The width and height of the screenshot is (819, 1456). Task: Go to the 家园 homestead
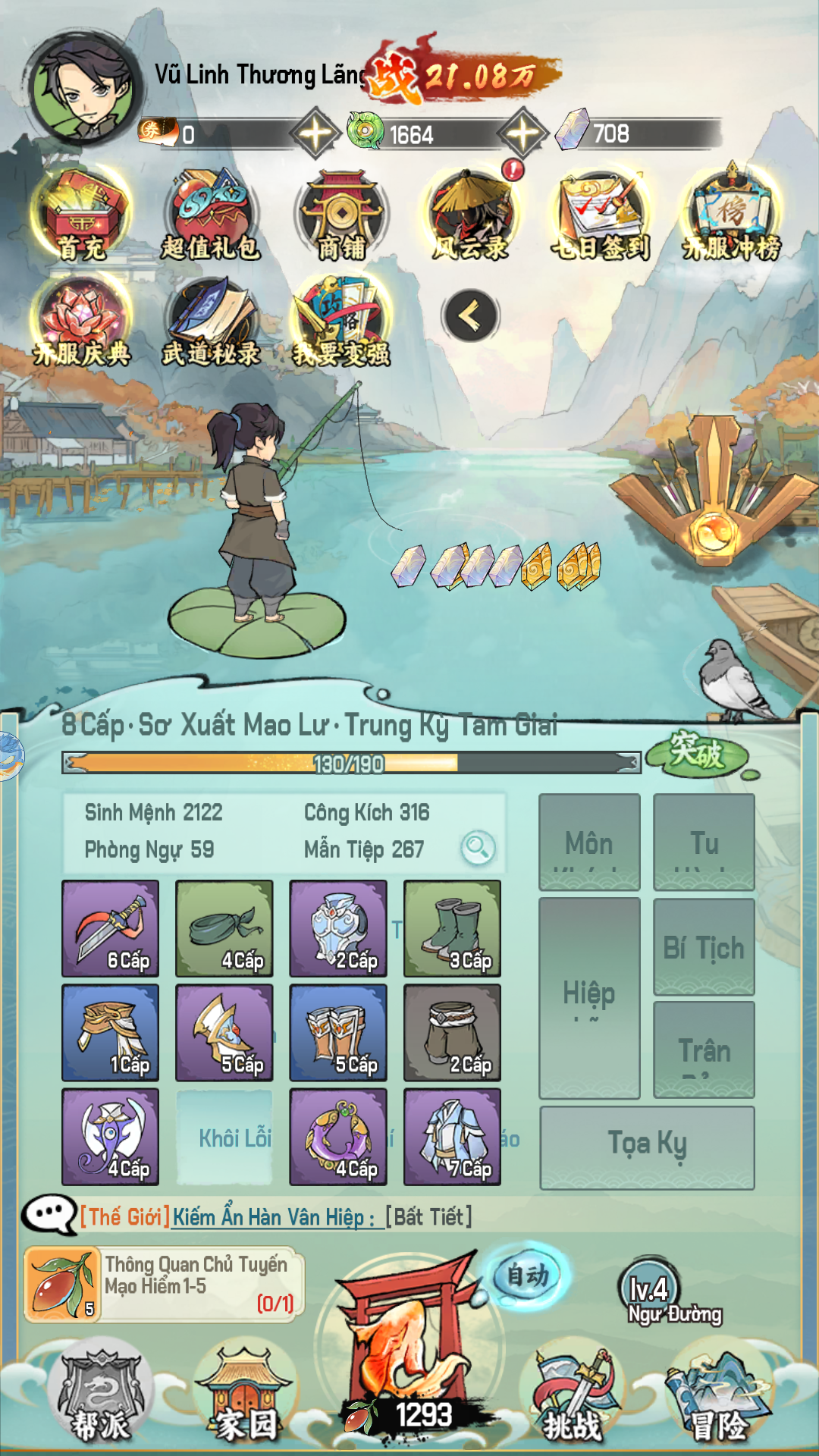[x=246, y=1395]
